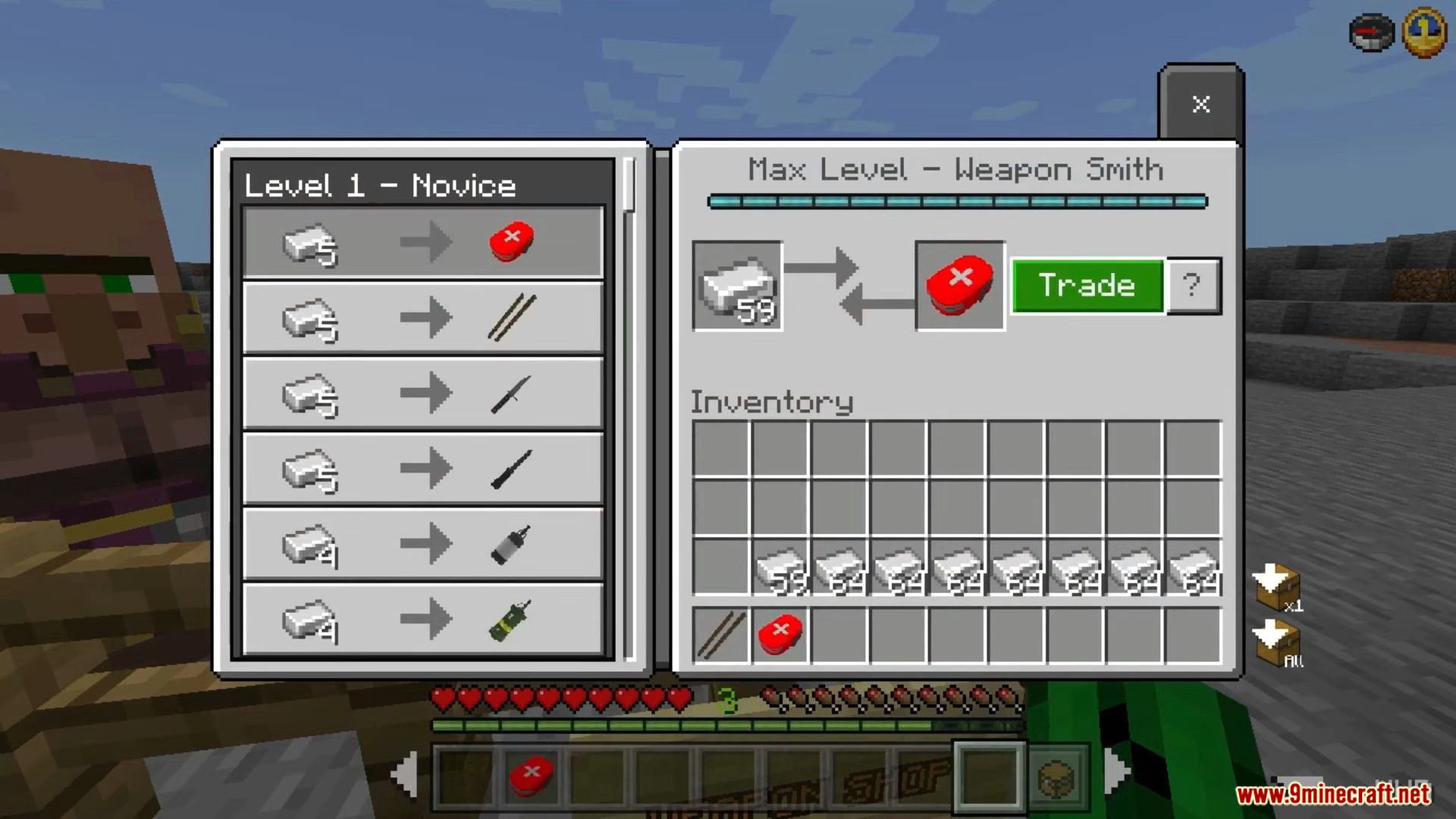The width and height of the screenshot is (1456, 819).
Task: Select the sticks in the inventory hotbar row
Action: pyautogui.click(x=721, y=635)
